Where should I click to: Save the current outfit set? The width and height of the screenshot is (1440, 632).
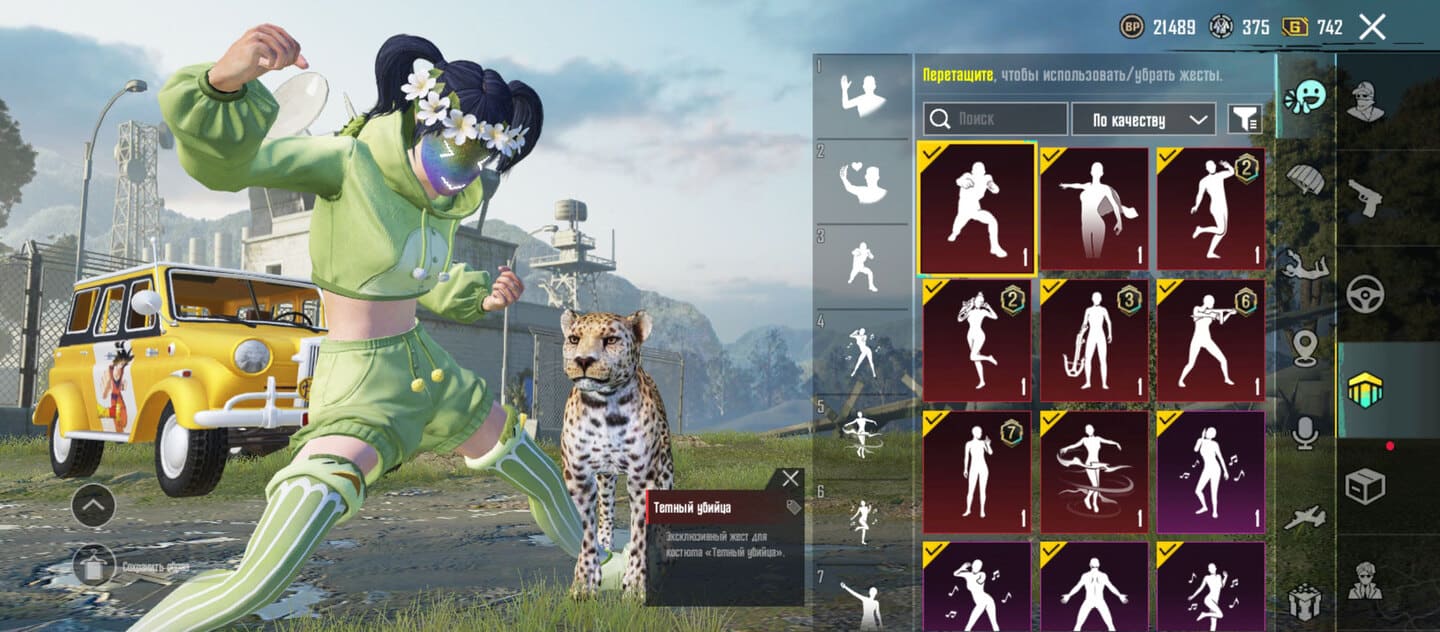(x=93, y=567)
